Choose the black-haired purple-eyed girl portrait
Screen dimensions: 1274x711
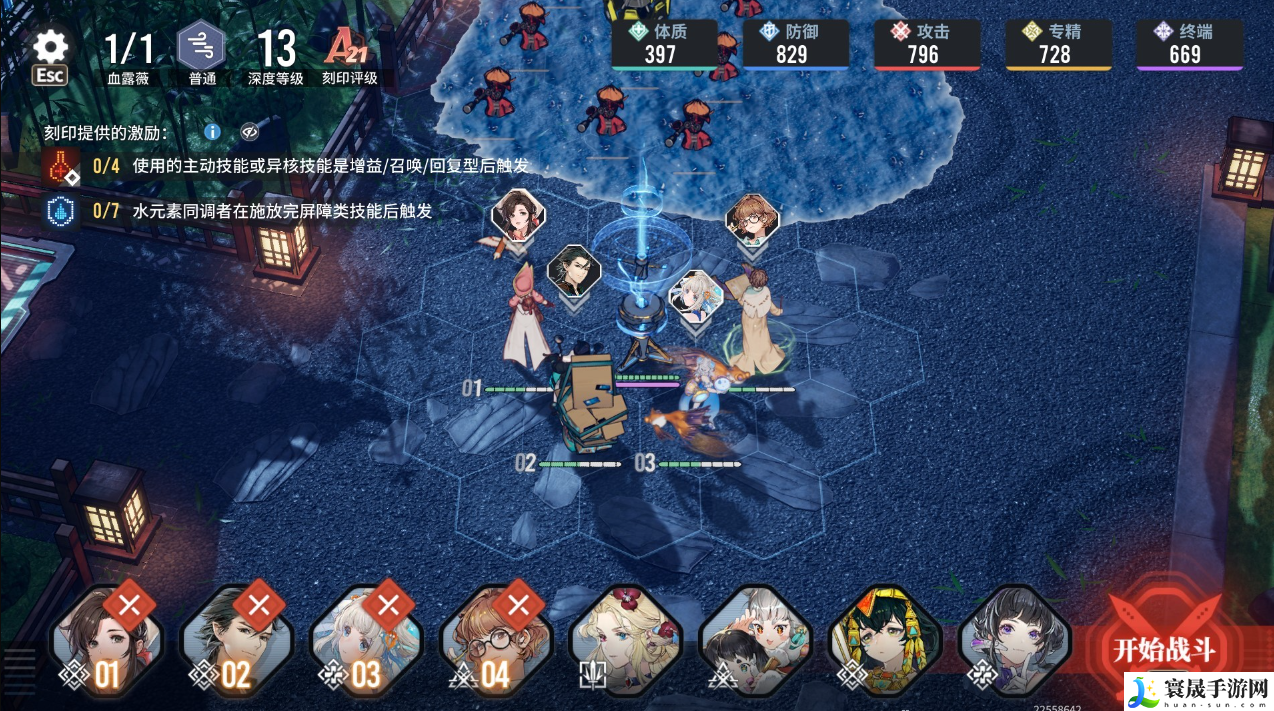coord(1014,640)
